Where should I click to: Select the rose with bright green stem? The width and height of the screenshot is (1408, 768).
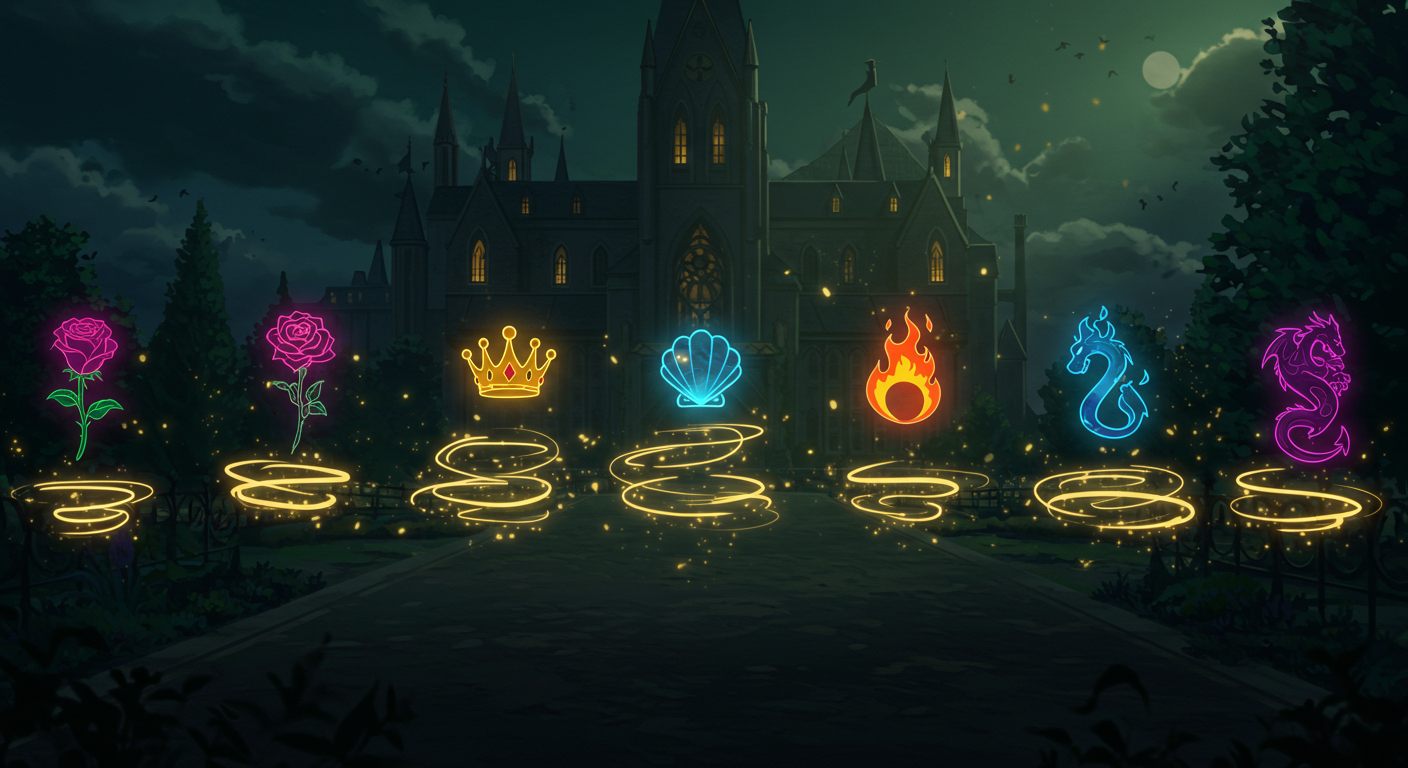[84, 385]
